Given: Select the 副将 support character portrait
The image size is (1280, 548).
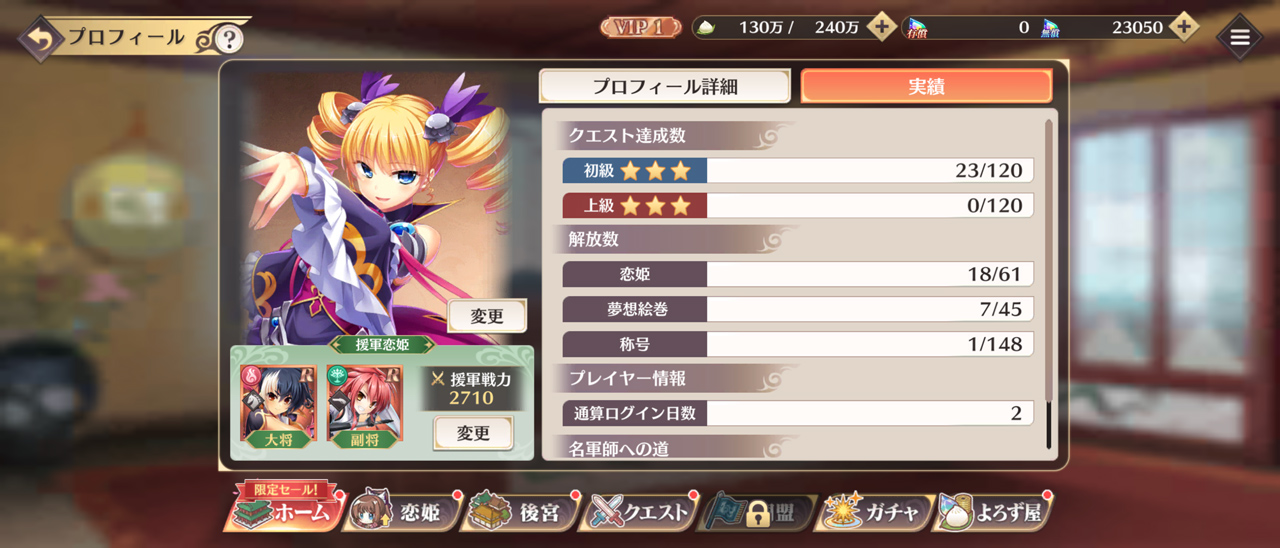Looking at the screenshot, I should 365,403.
